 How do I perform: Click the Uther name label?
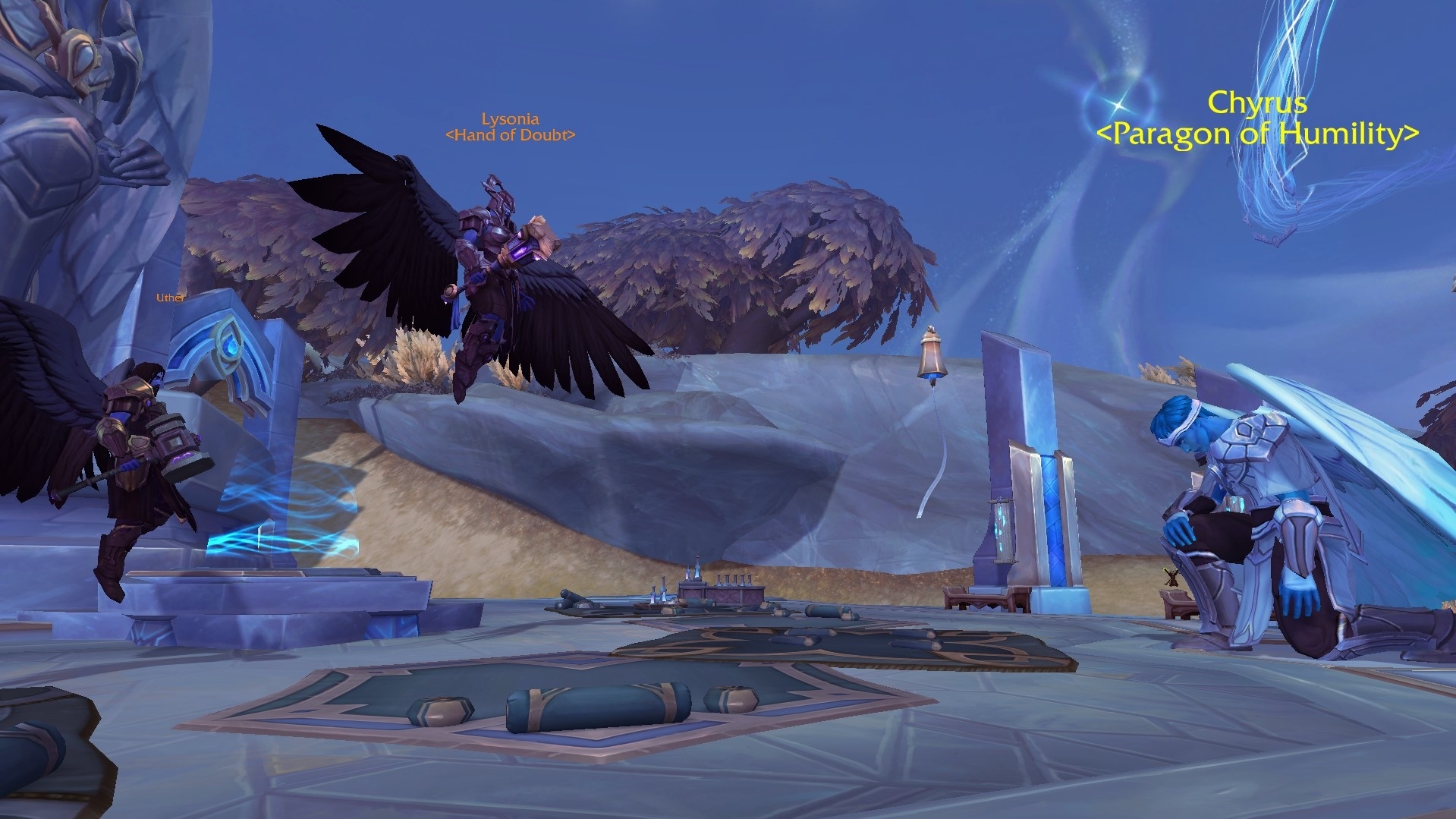coord(170,298)
